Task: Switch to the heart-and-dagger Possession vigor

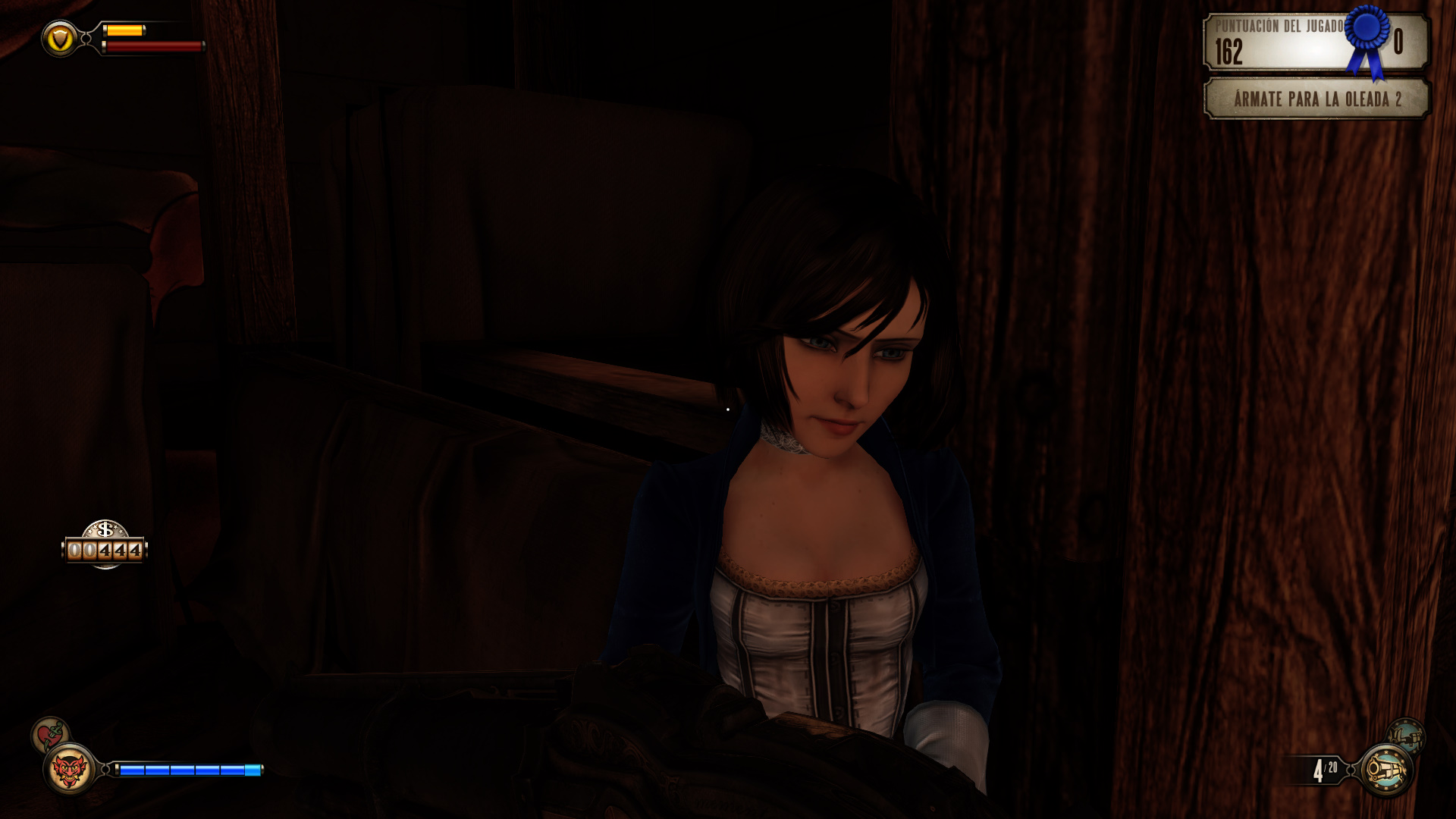Action: tap(50, 734)
